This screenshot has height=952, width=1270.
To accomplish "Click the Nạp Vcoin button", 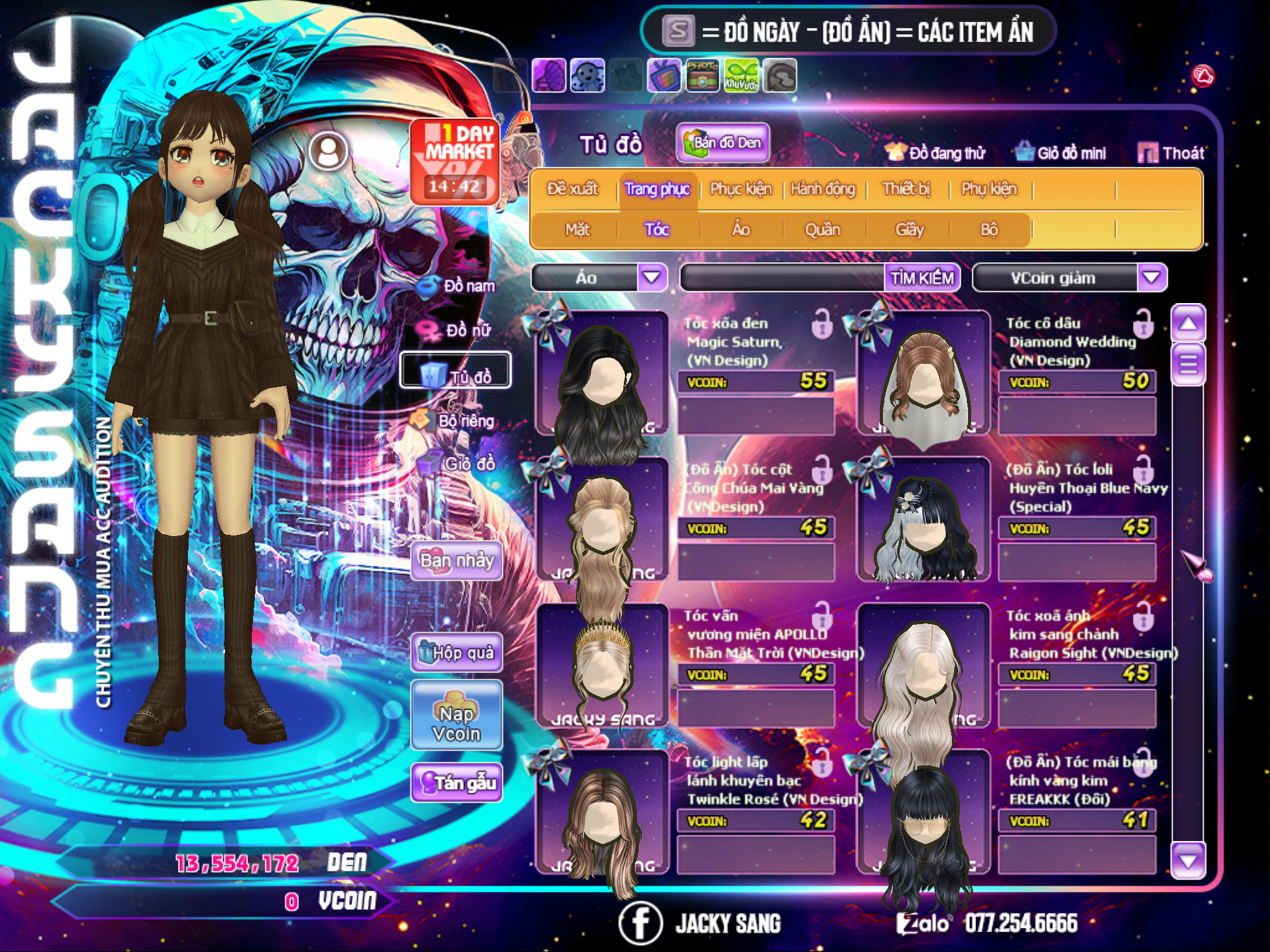I will point(456,724).
